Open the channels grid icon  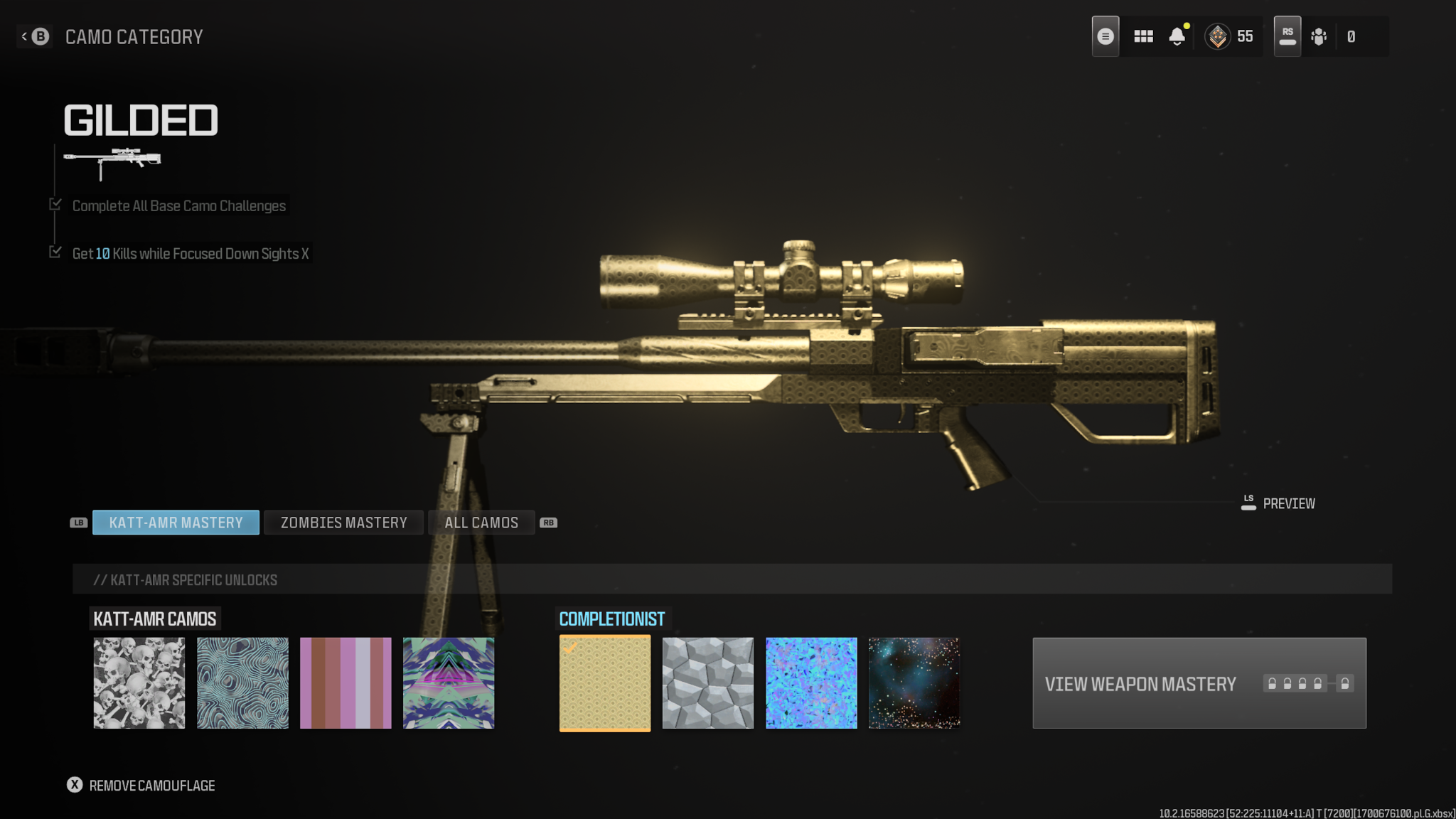(x=1143, y=36)
